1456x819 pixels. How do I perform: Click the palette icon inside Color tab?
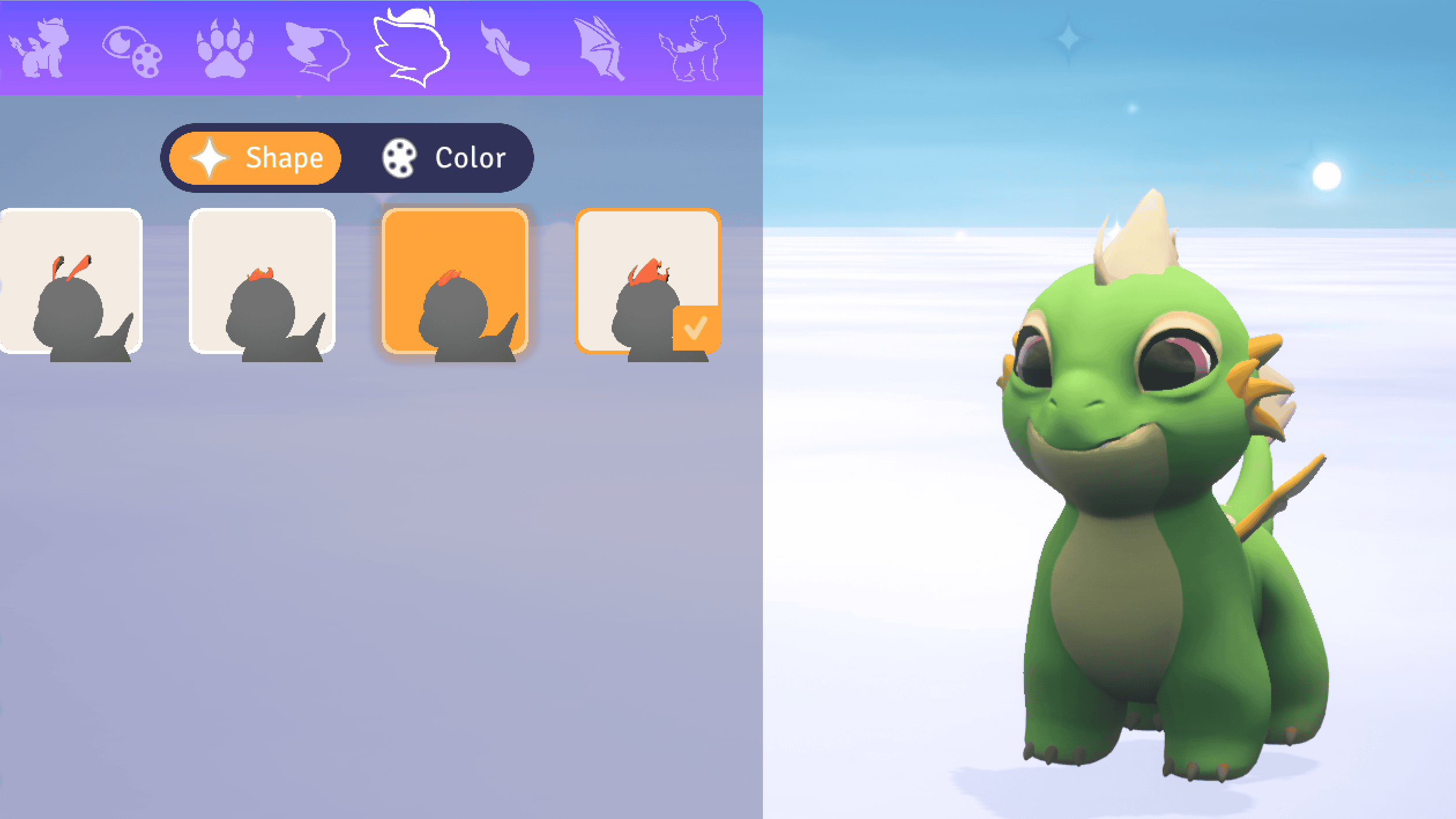click(399, 157)
